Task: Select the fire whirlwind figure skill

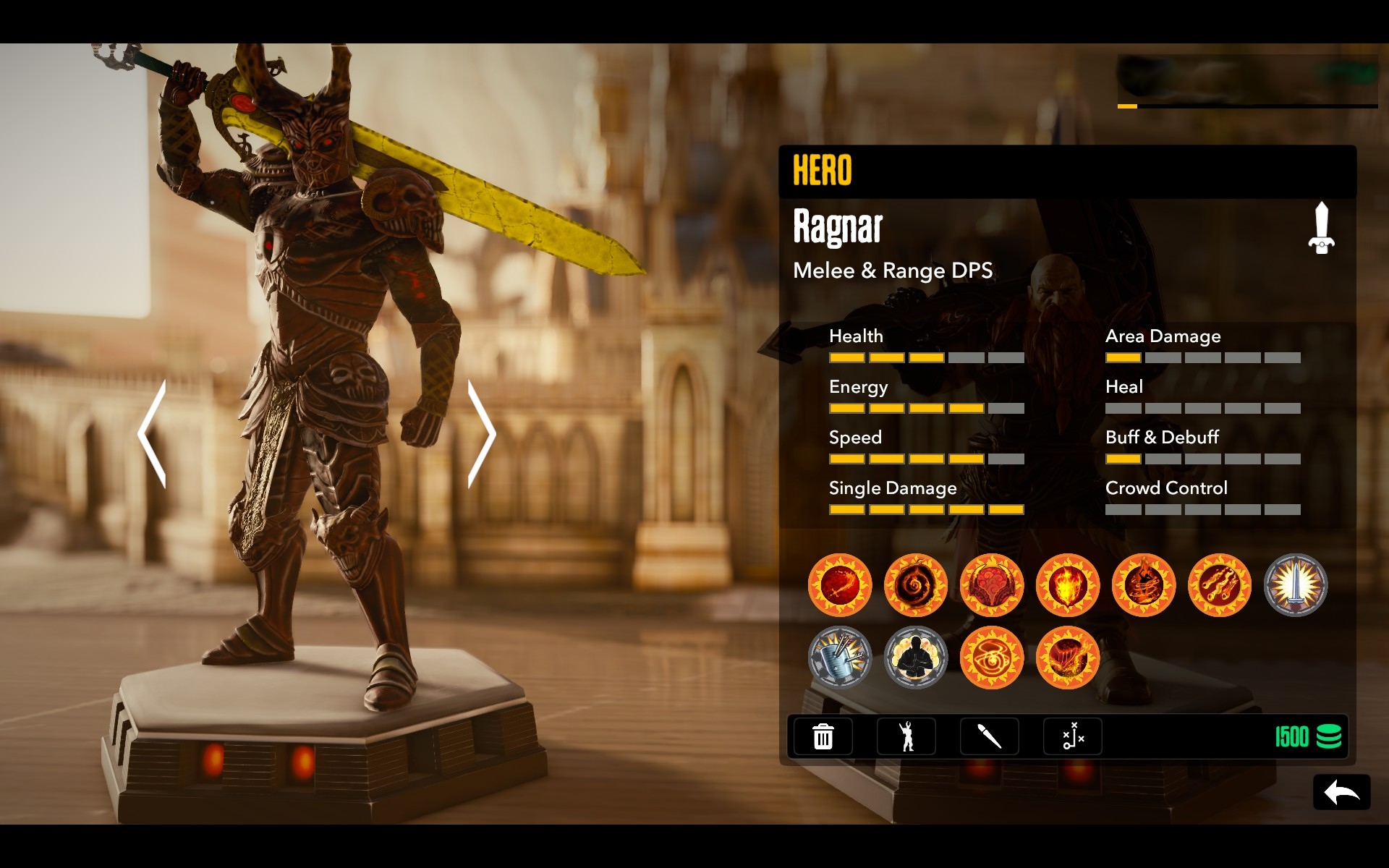Action: click(x=1144, y=585)
